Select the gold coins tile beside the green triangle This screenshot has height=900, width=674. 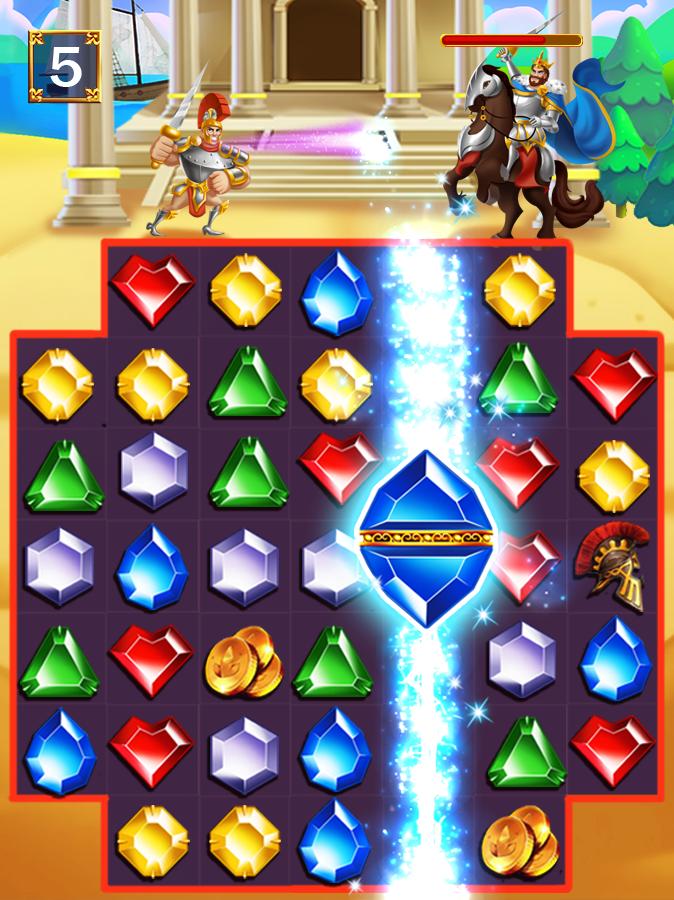pos(243,661)
